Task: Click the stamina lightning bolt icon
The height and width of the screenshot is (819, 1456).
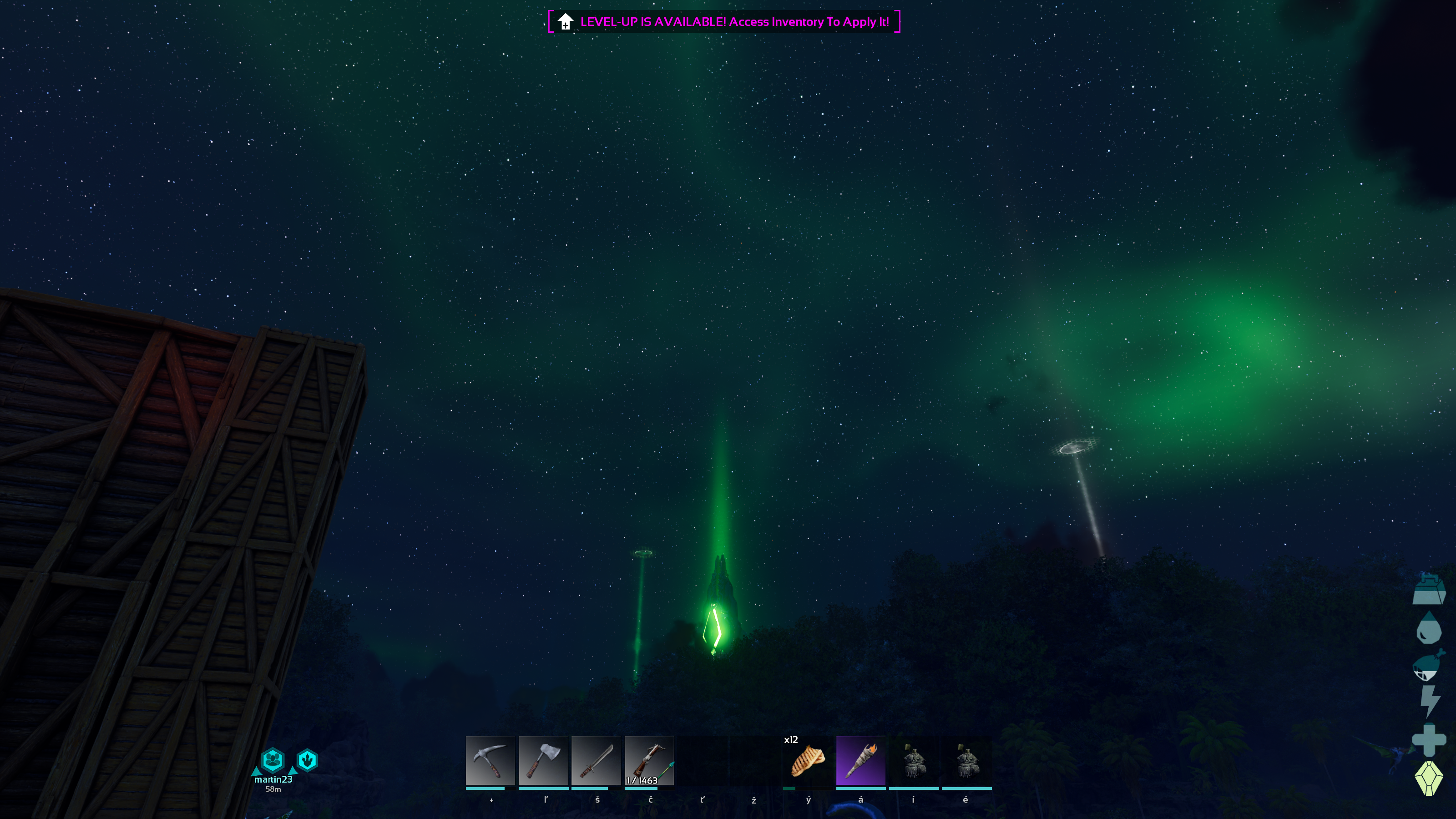Action: (x=1429, y=702)
